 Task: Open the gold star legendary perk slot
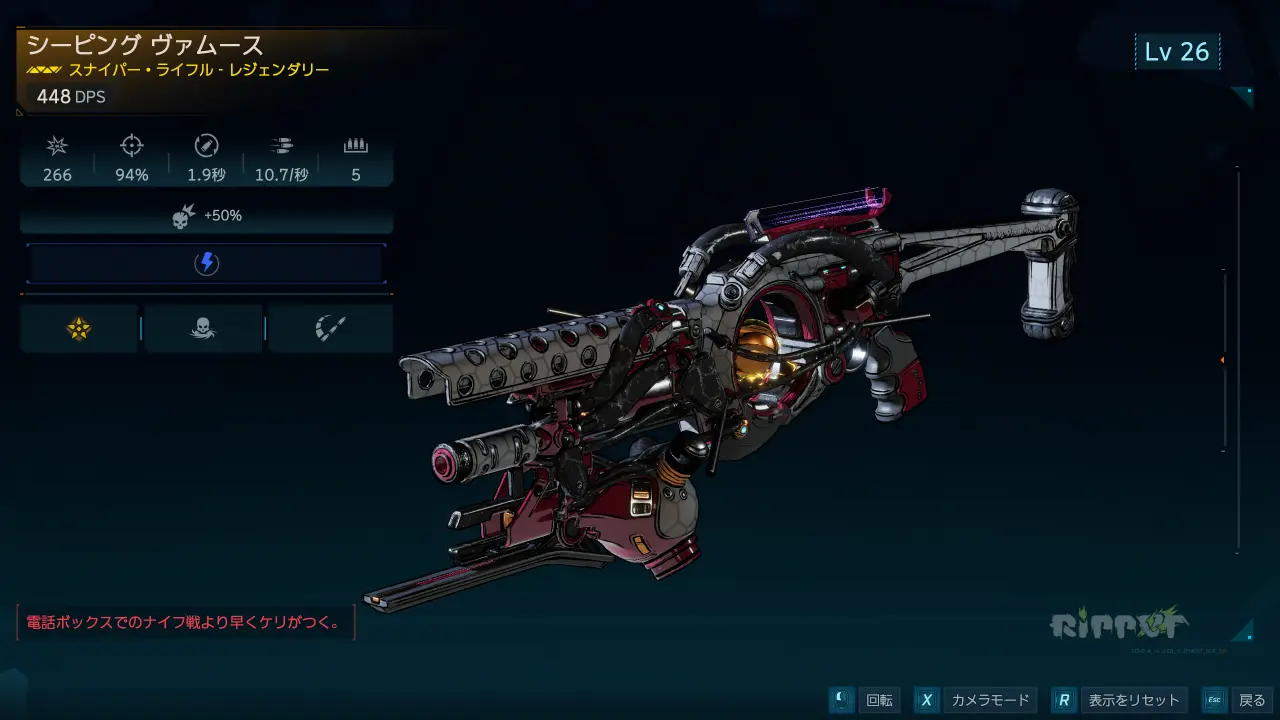tap(79, 328)
